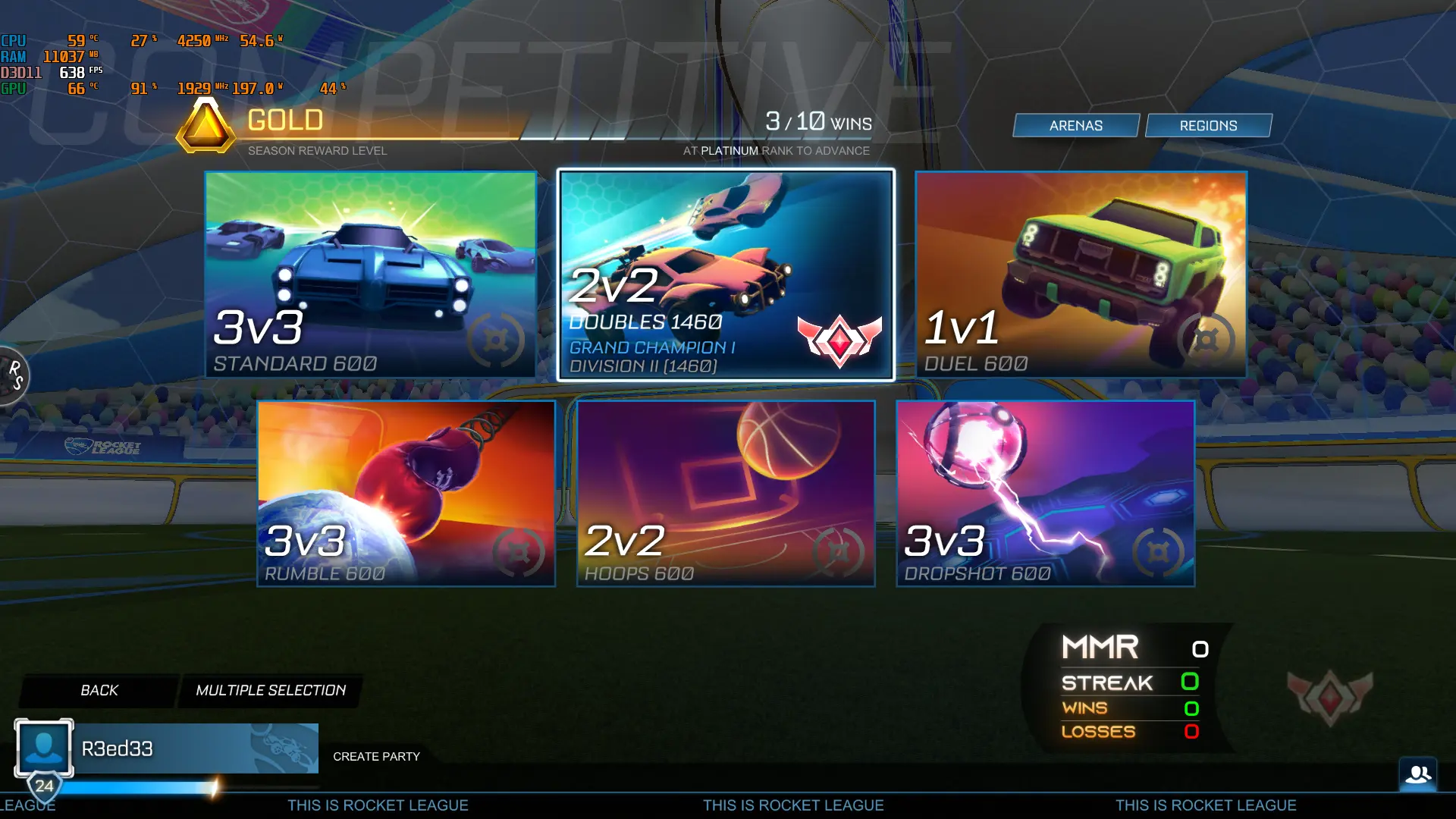Image resolution: width=1456 pixels, height=819 pixels.
Task: Open the Regions selection
Action: pyautogui.click(x=1209, y=125)
